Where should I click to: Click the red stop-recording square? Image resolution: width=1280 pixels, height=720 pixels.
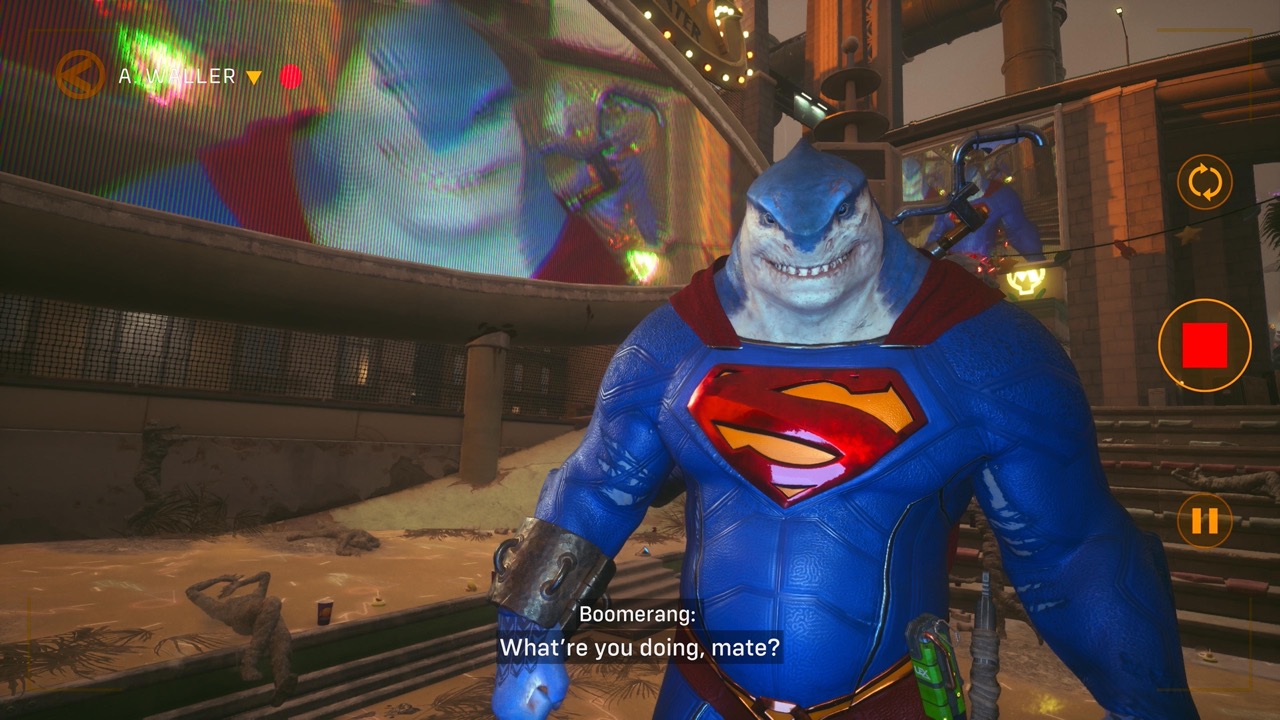[1205, 343]
